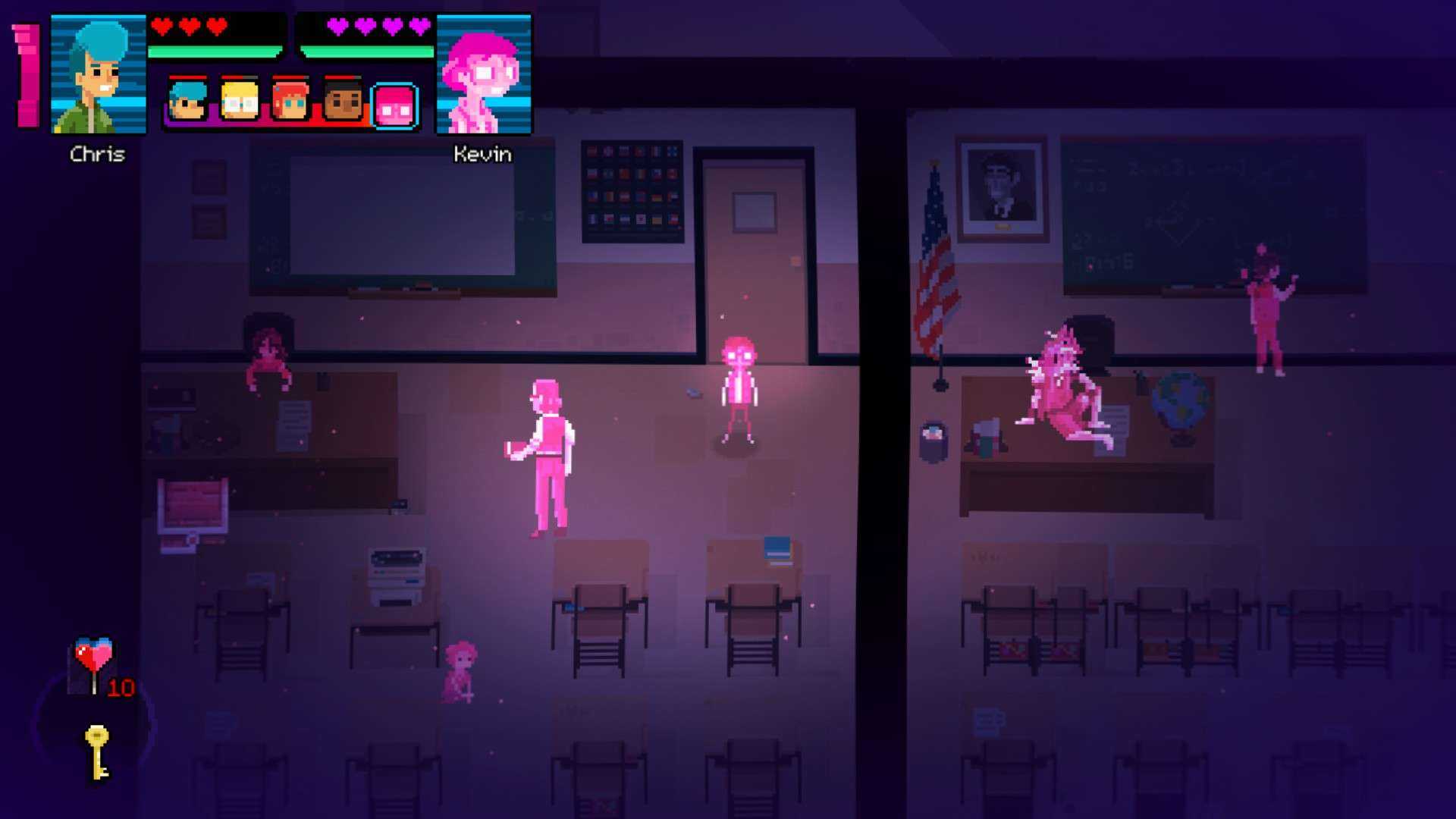The image size is (1456, 819).
Task: Choose the blonde character with glasses
Action: (x=240, y=102)
